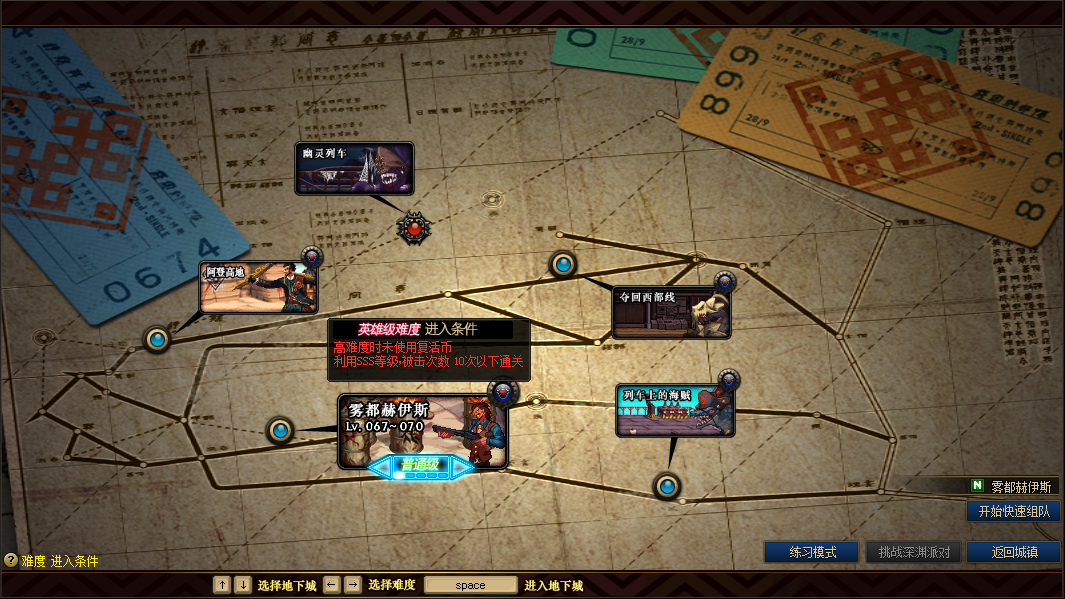This screenshot has height=599, width=1065.
Task: Click the red spiked 幽灵列车 map marker
Action: click(414, 228)
